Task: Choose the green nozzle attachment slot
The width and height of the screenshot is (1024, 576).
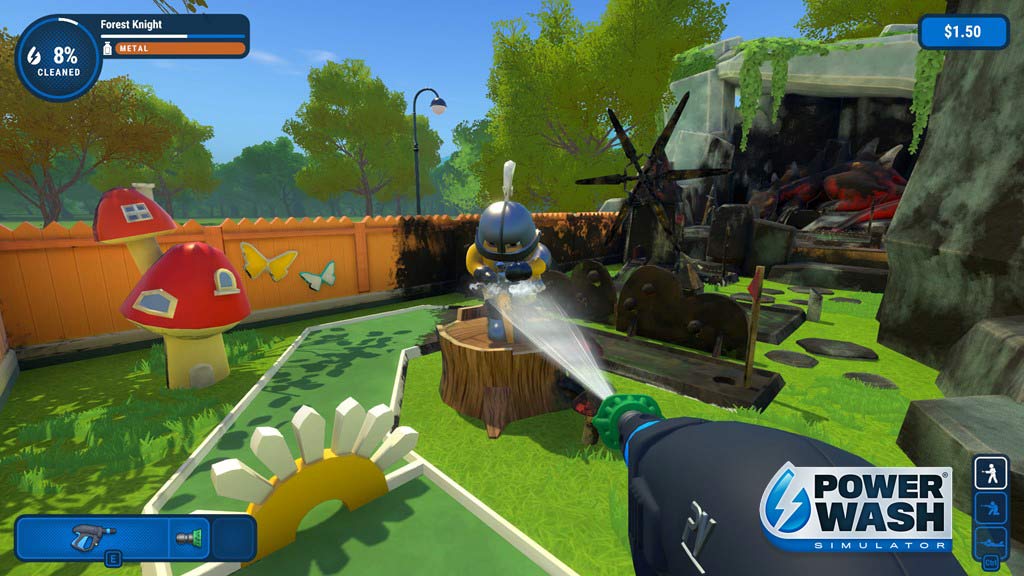Action: click(188, 538)
